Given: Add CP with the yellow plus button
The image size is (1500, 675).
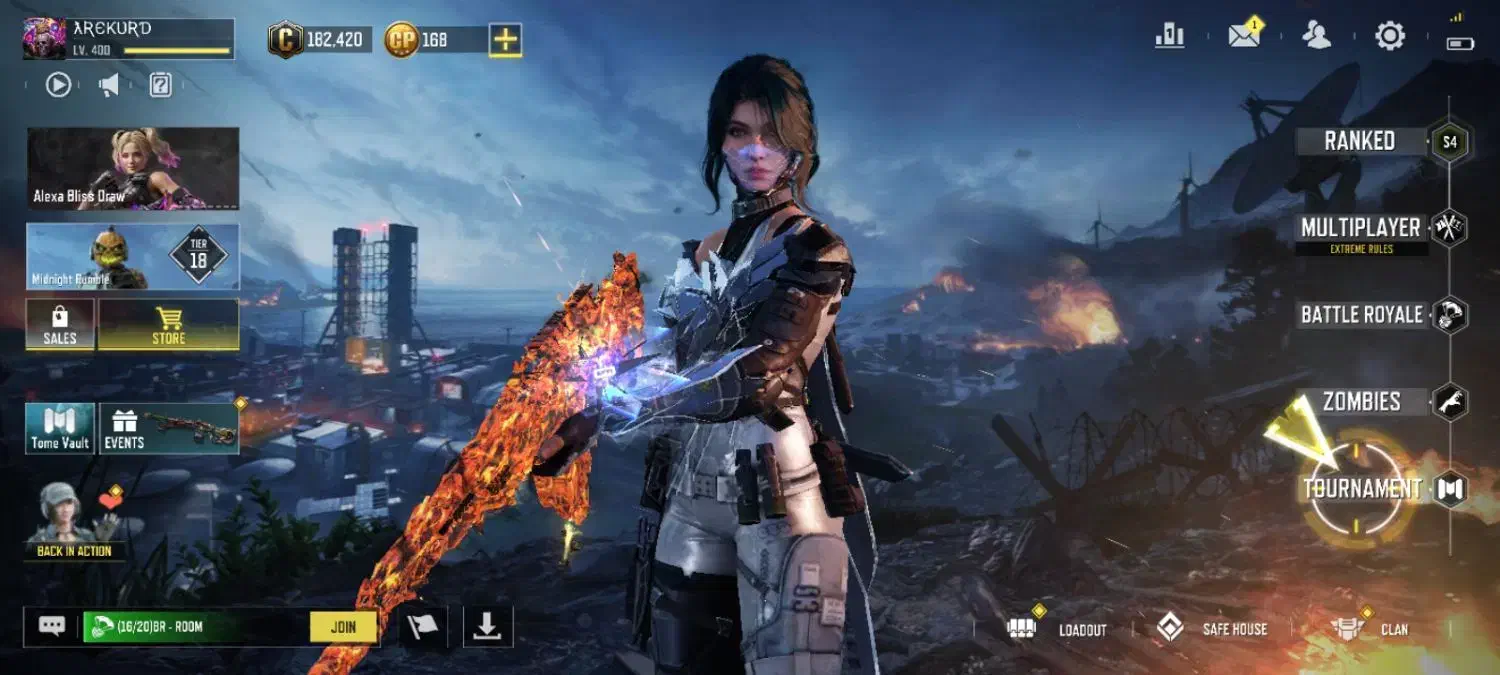Looking at the screenshot, I should click(x=505, y=40).
